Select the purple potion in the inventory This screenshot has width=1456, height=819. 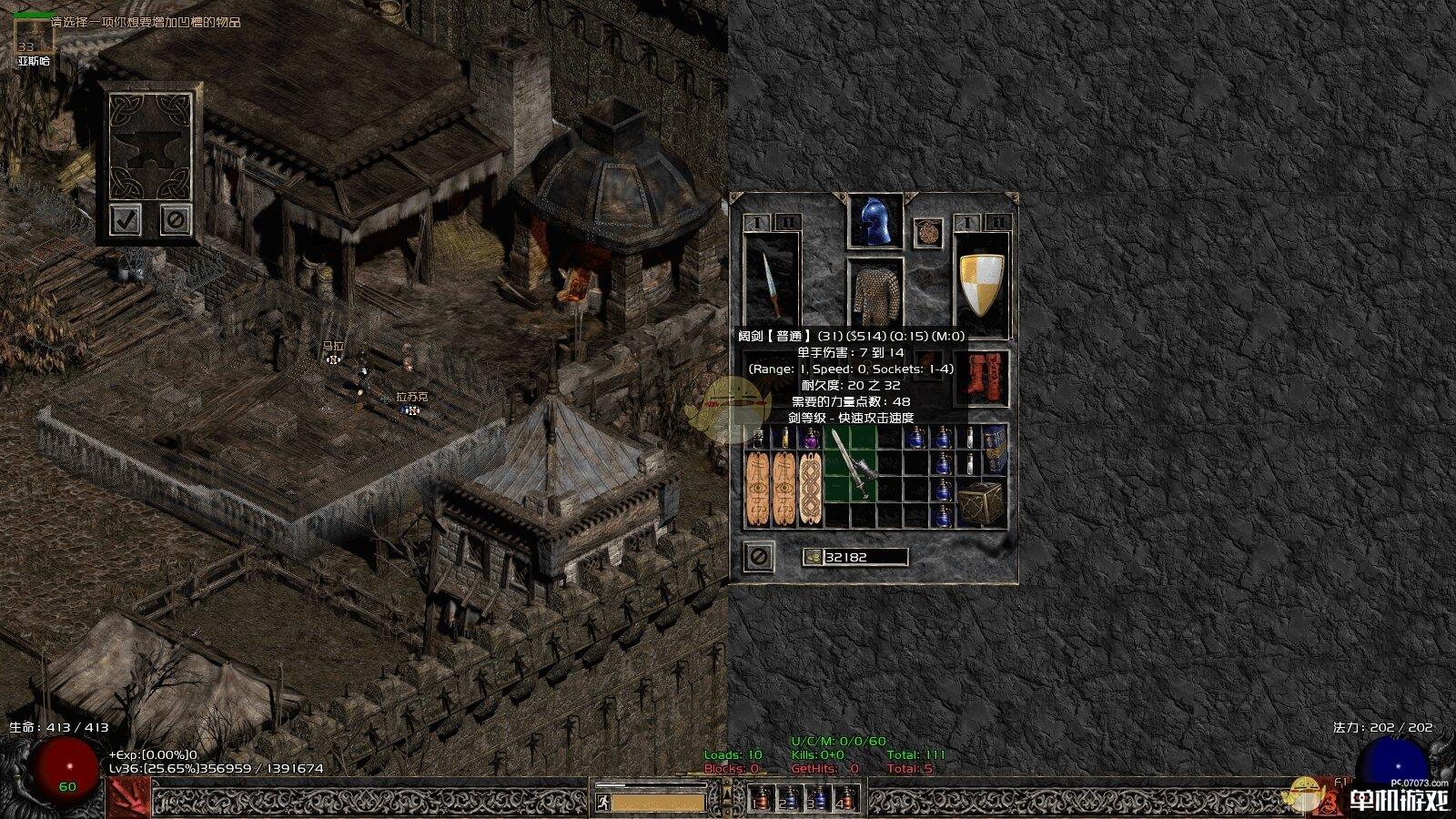(x=810, y=438)
